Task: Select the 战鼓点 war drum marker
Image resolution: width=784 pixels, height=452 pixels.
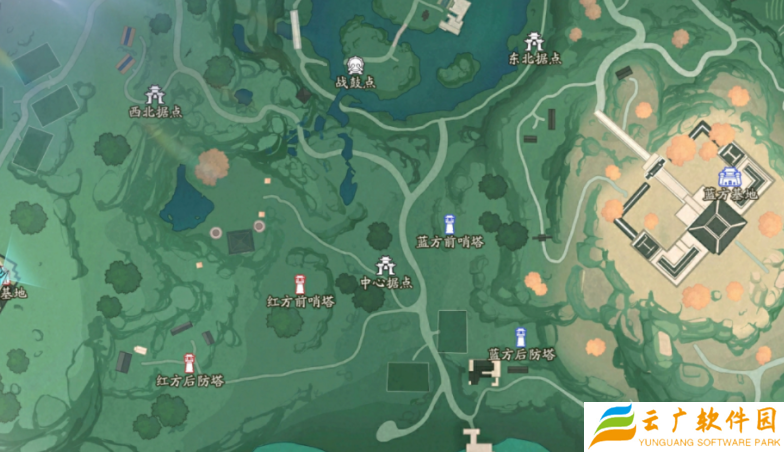Action: pyautogui.click(x=355, y=67)
